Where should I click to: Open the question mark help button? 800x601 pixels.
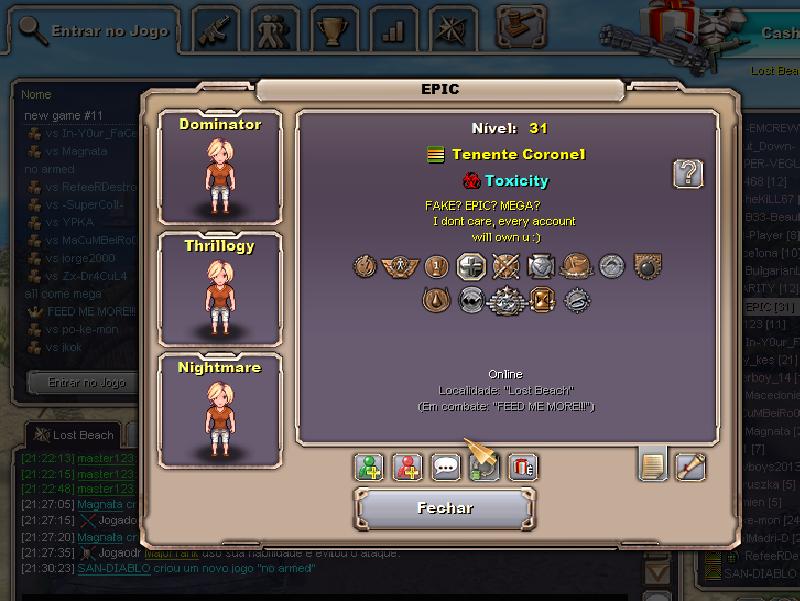point(687,174)
